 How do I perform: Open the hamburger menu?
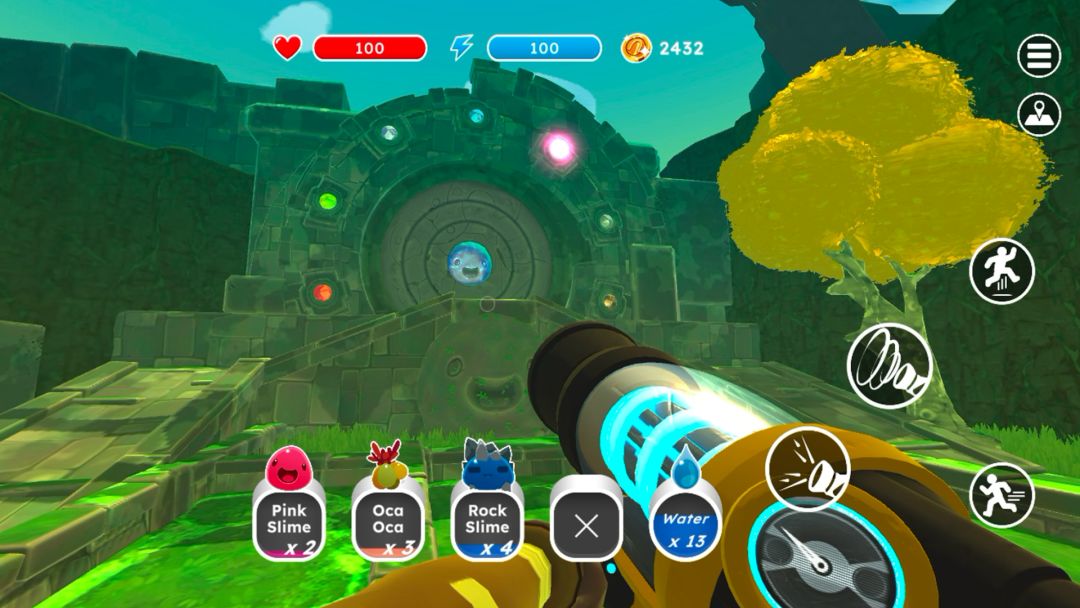click(1039, 56)
